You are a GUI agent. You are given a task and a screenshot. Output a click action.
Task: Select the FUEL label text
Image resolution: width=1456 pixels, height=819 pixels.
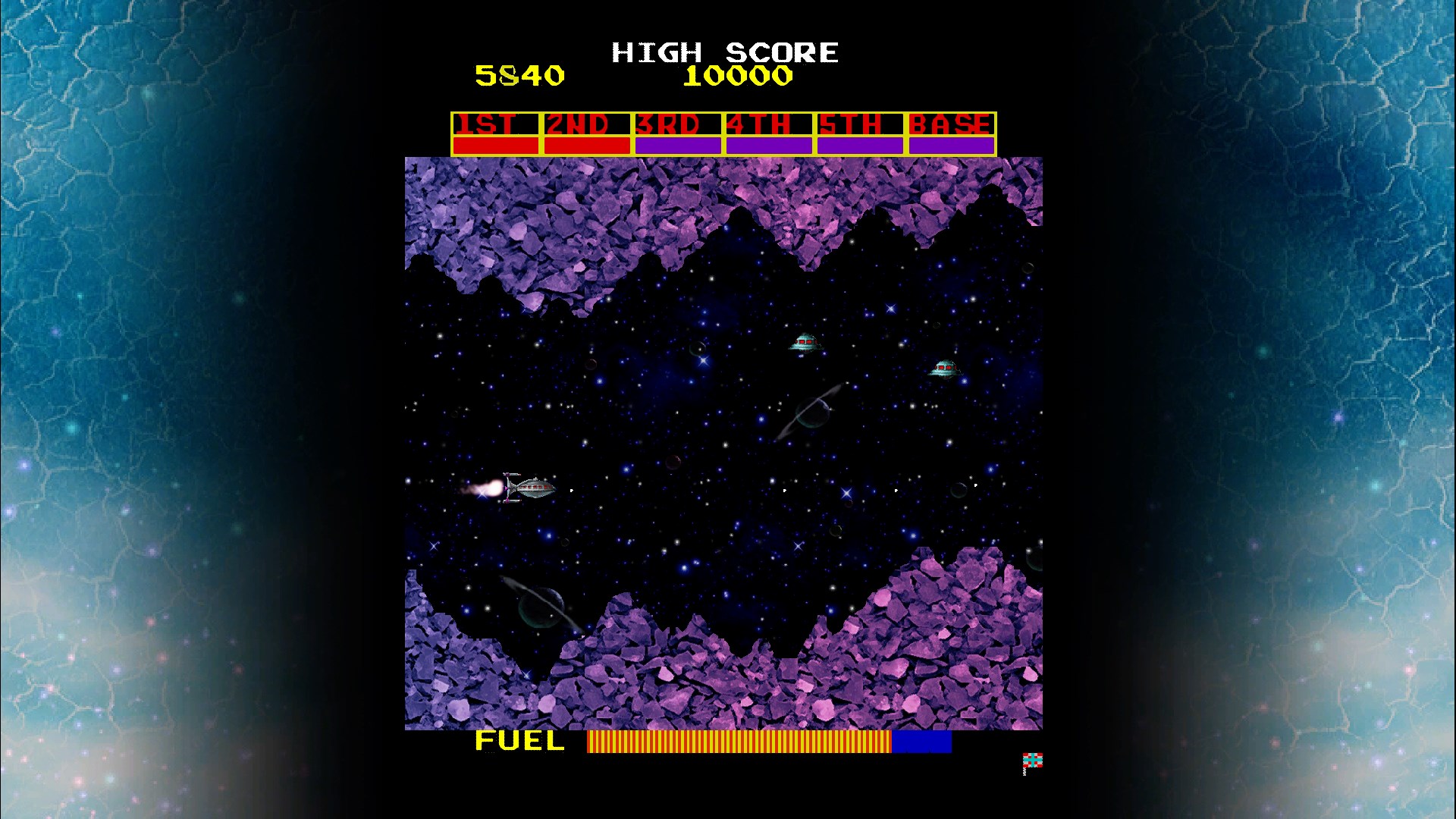coord(518,742)
